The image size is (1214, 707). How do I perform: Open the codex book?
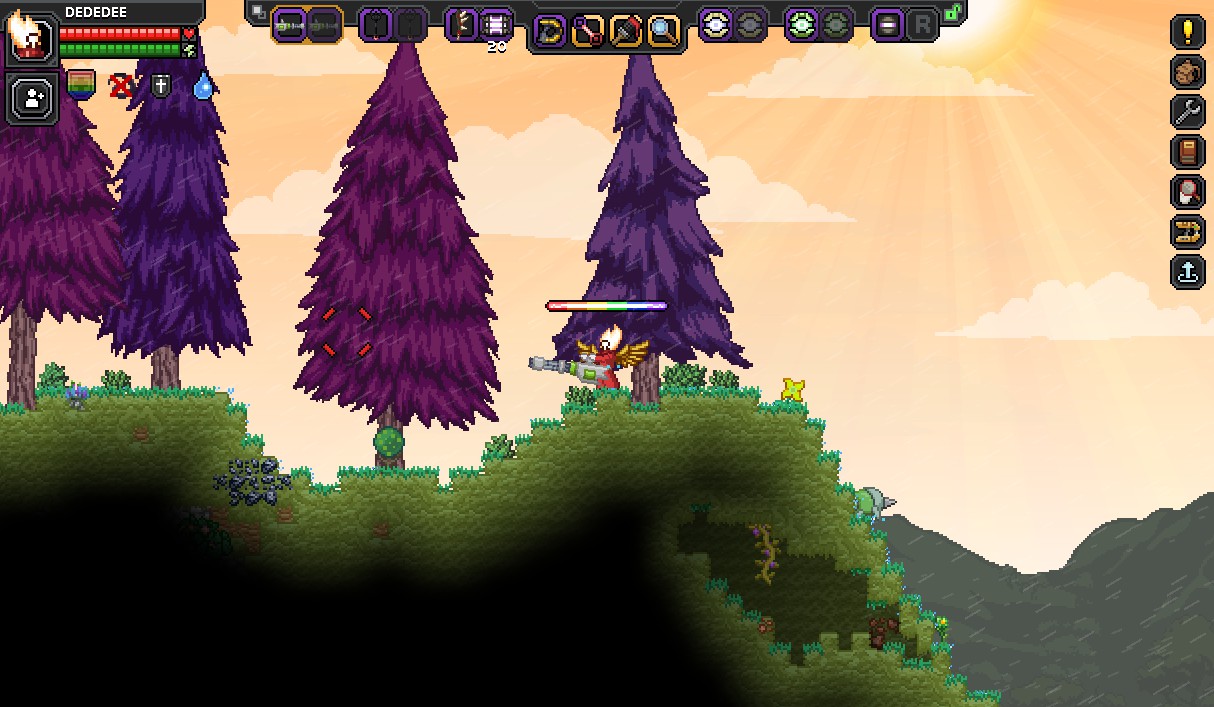1187,151
